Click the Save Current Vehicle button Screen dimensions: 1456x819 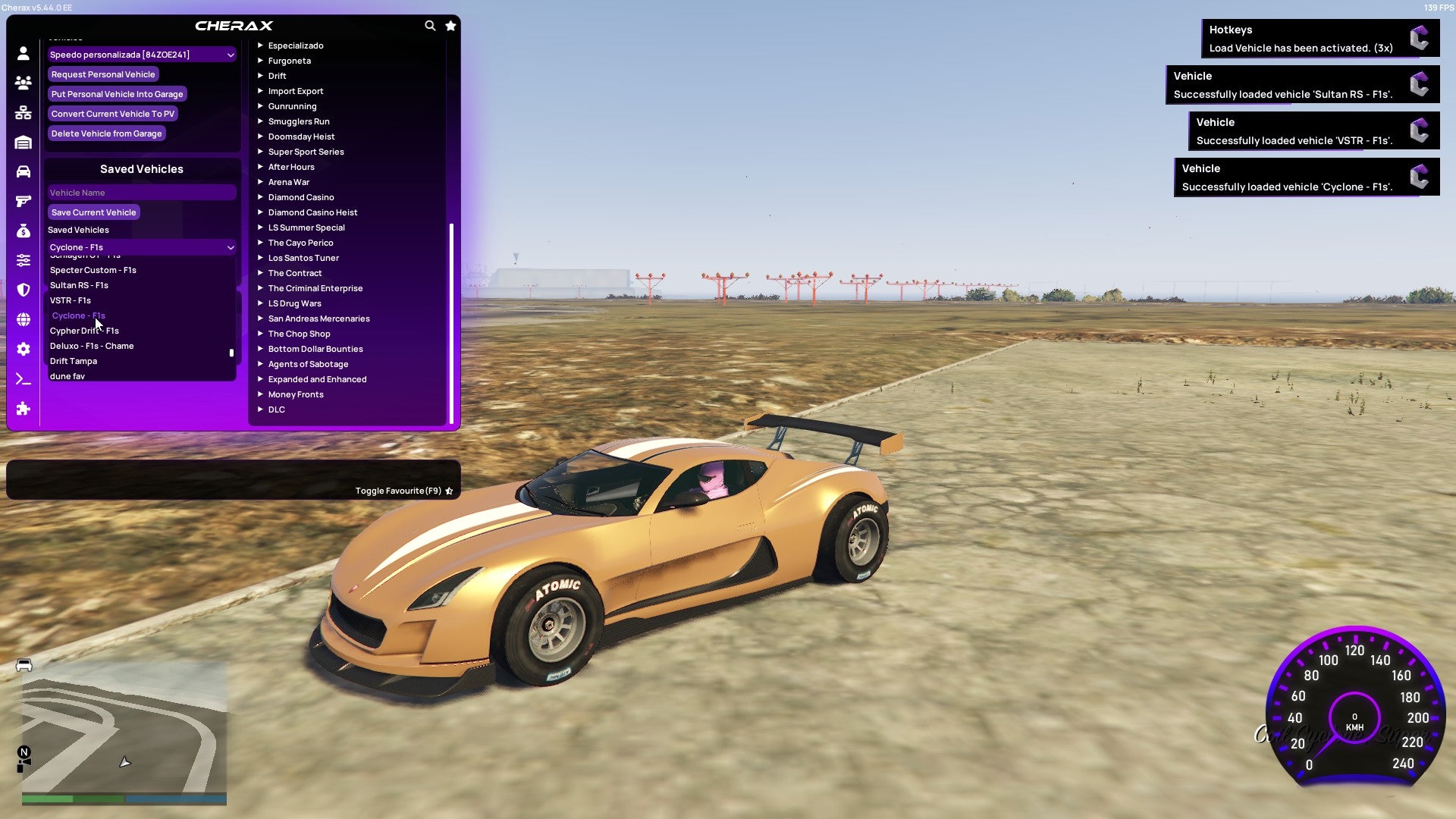(93, 212)
